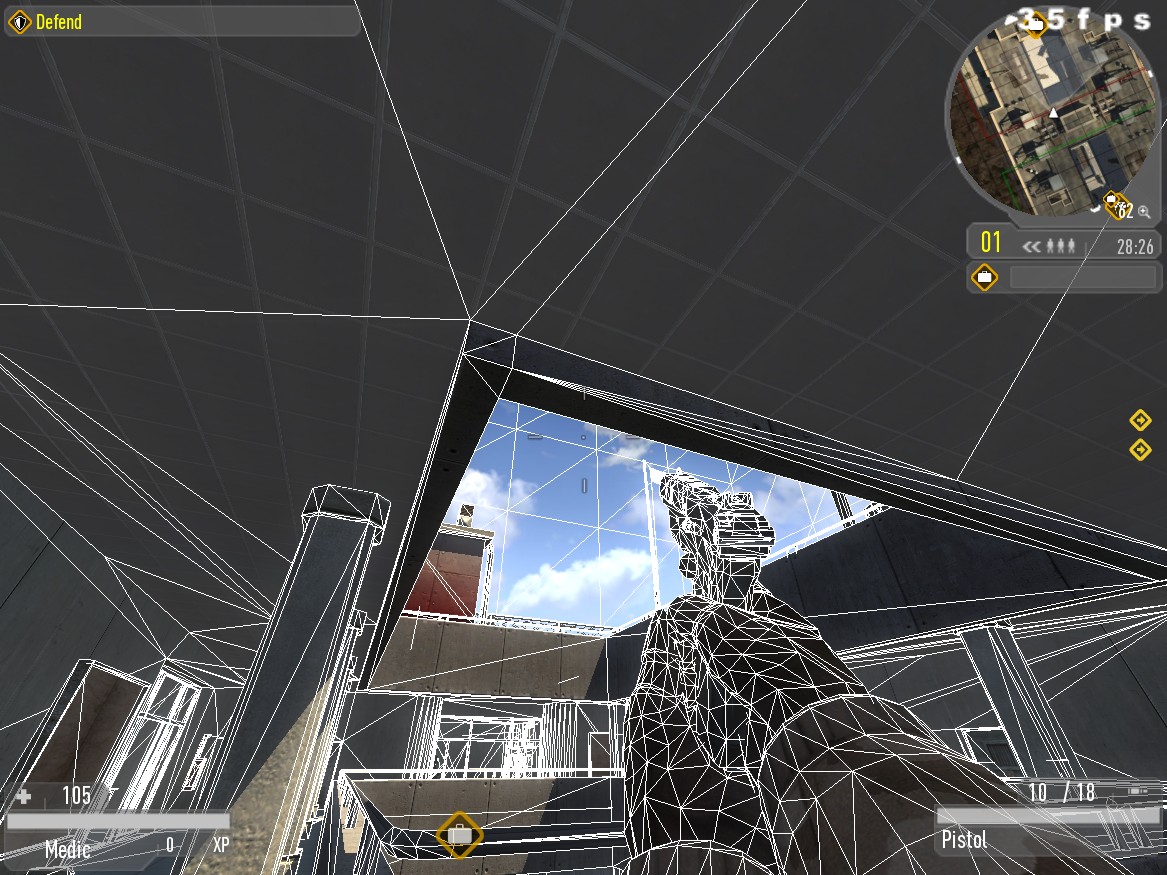Select the briefcase marker on minimap's top edge

1036,23
